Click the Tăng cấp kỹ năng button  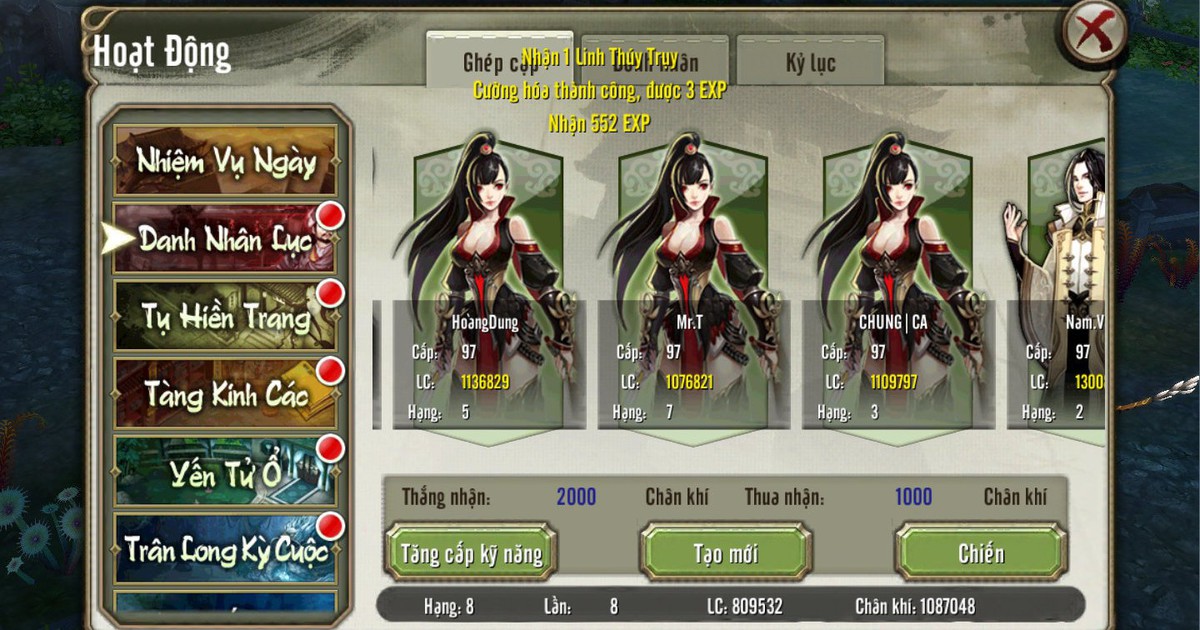(471, 552)
